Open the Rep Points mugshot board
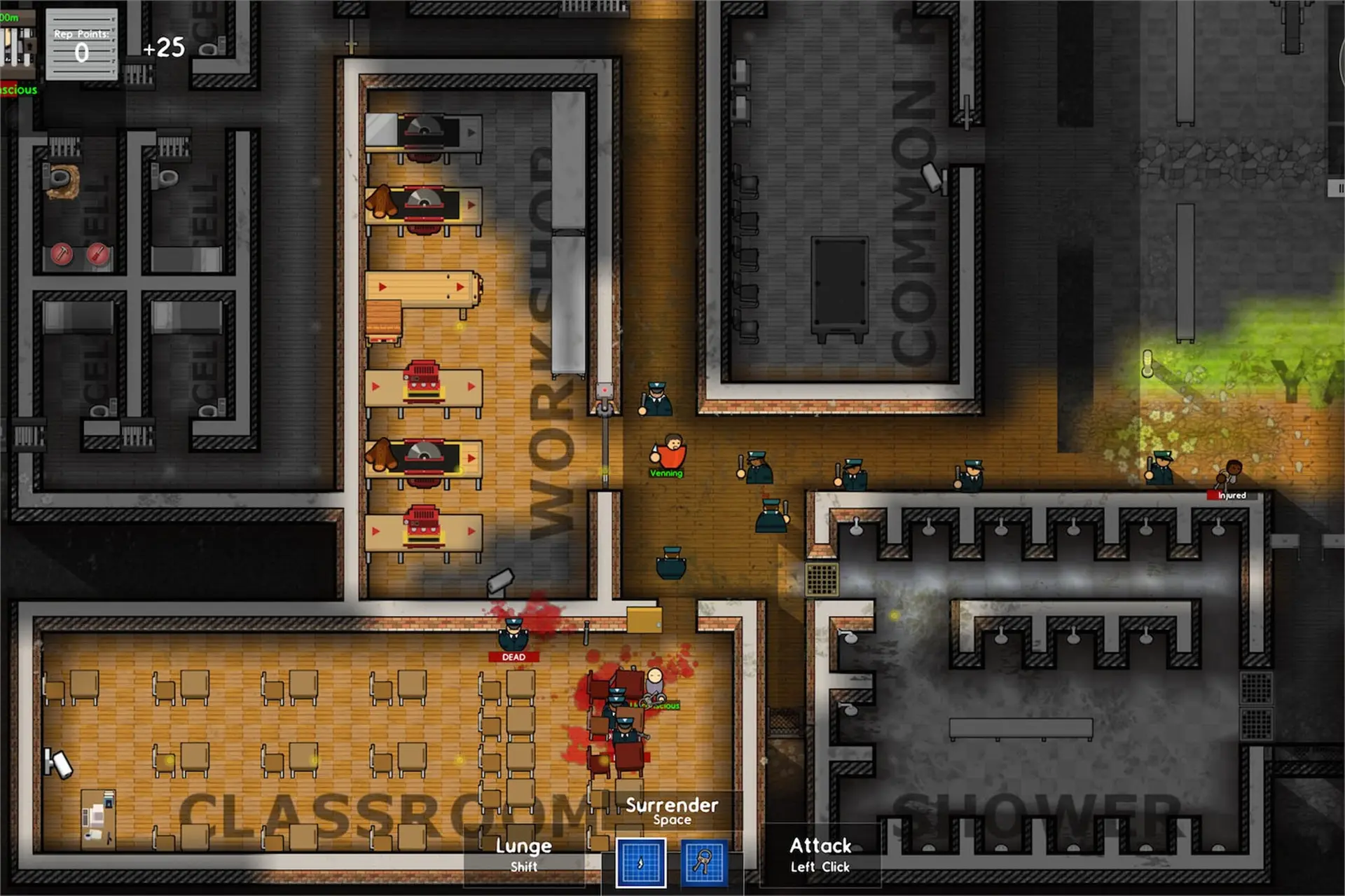Viewport: 1345px width, 896px height. (x=81, y=46)
